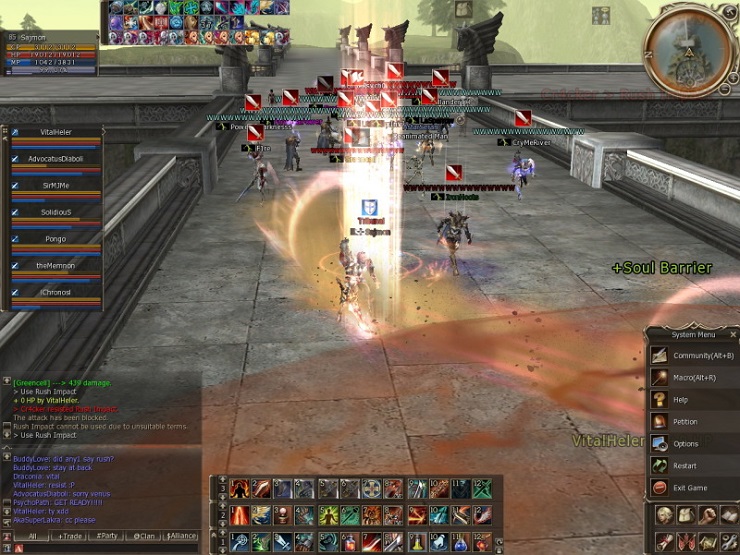Viewport: 740px width, 555px height.
Task: Open the Options menu entry
Action: pyautogui.click(x=685, y=443)
